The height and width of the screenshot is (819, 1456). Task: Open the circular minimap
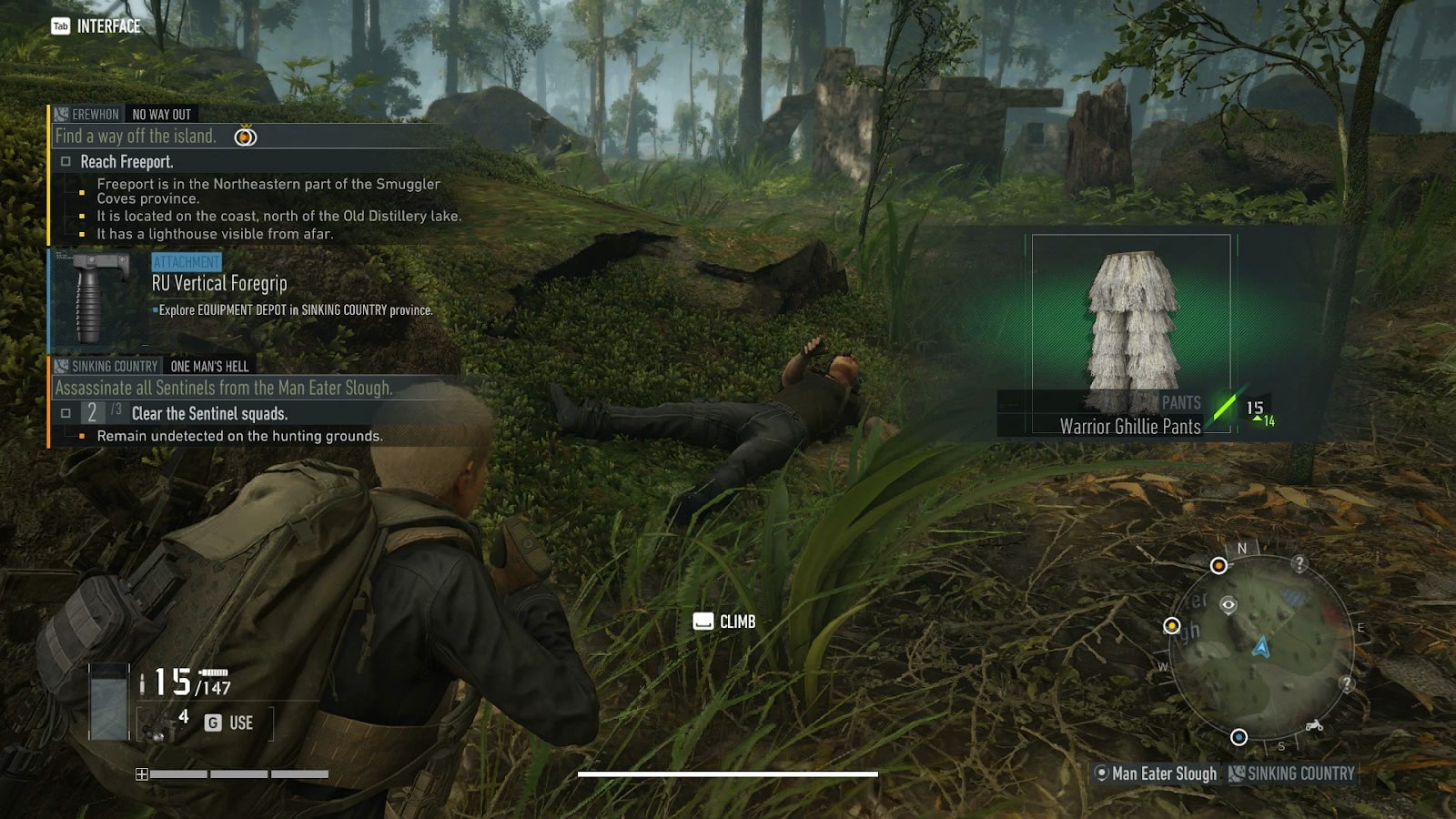[x=1261, y=646]
